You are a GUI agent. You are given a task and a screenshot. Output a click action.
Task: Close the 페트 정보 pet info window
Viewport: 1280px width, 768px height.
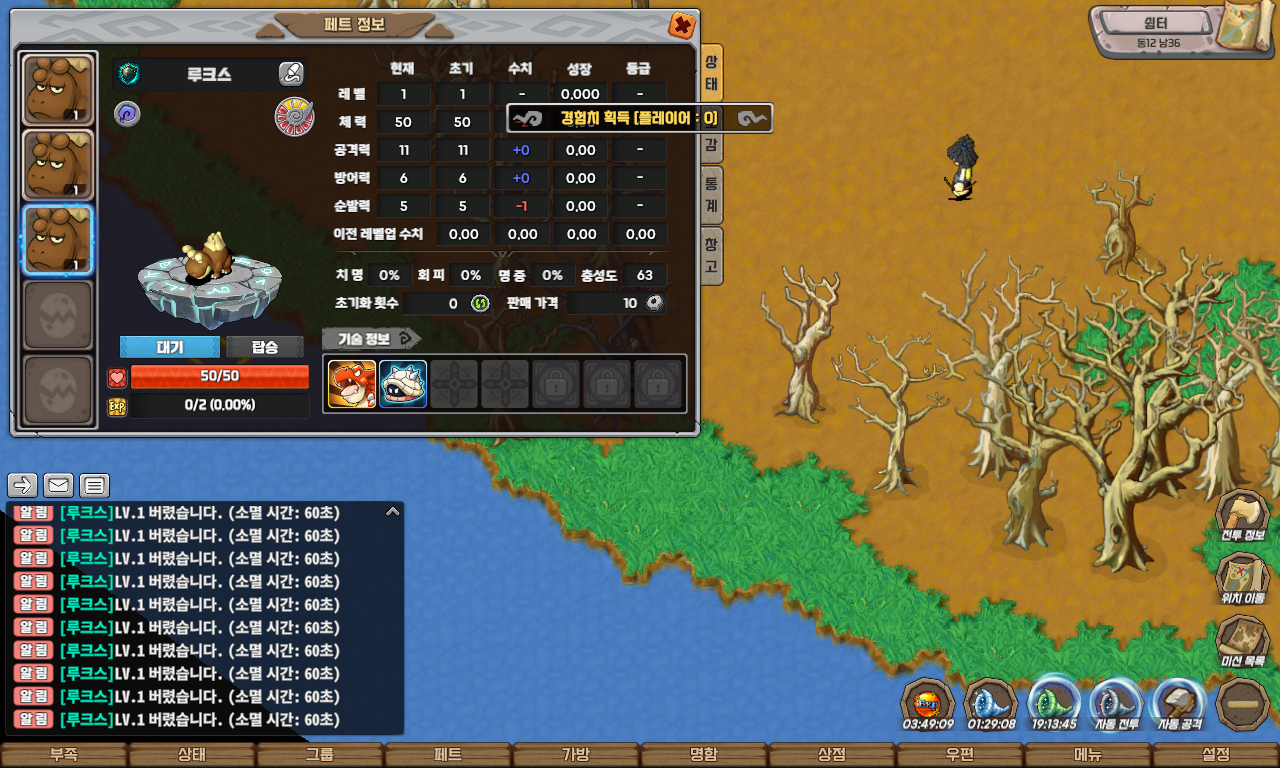pos(682,26)
